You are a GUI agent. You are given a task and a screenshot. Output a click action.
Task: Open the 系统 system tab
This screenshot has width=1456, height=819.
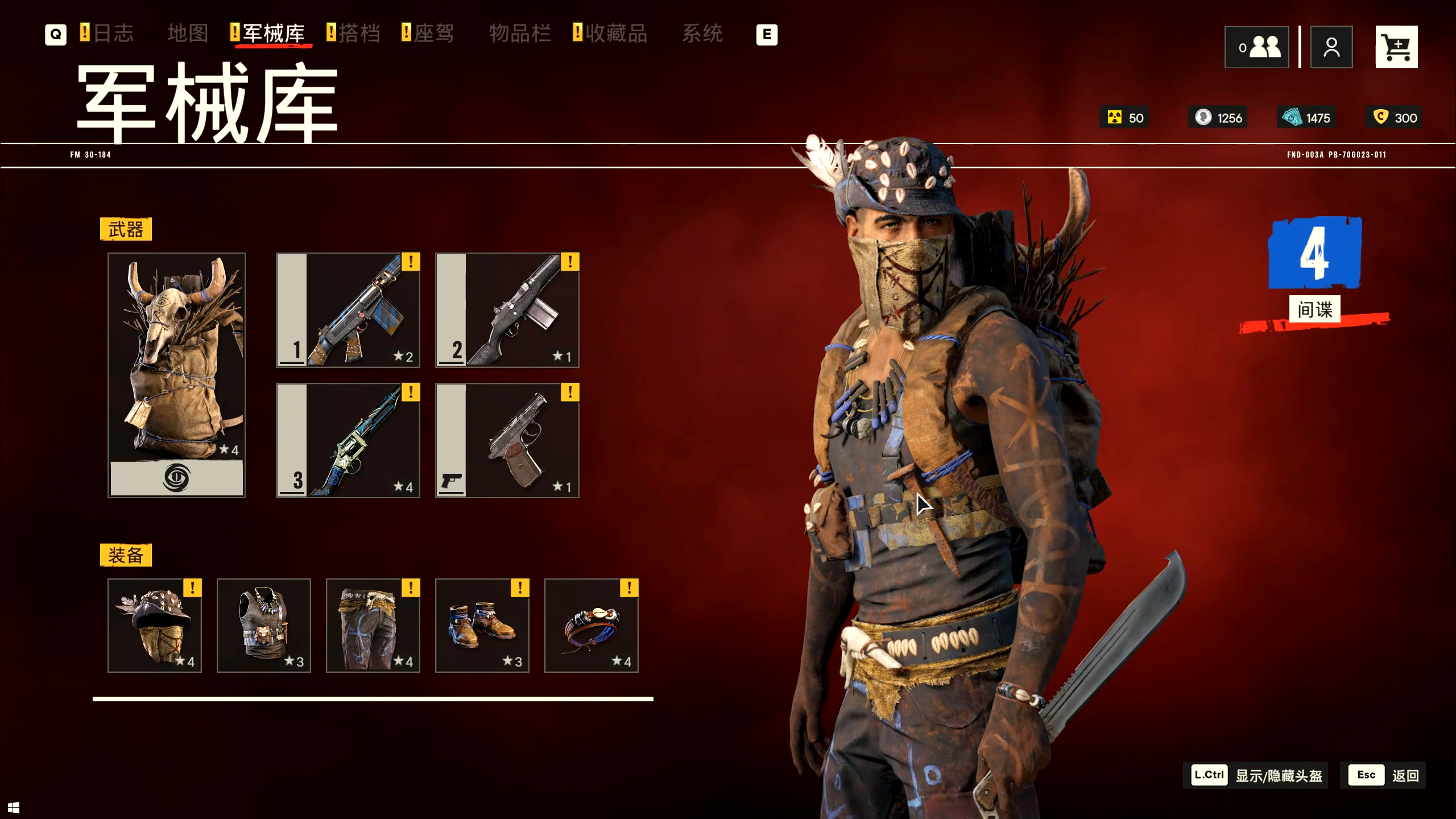(x=702, y=34)
